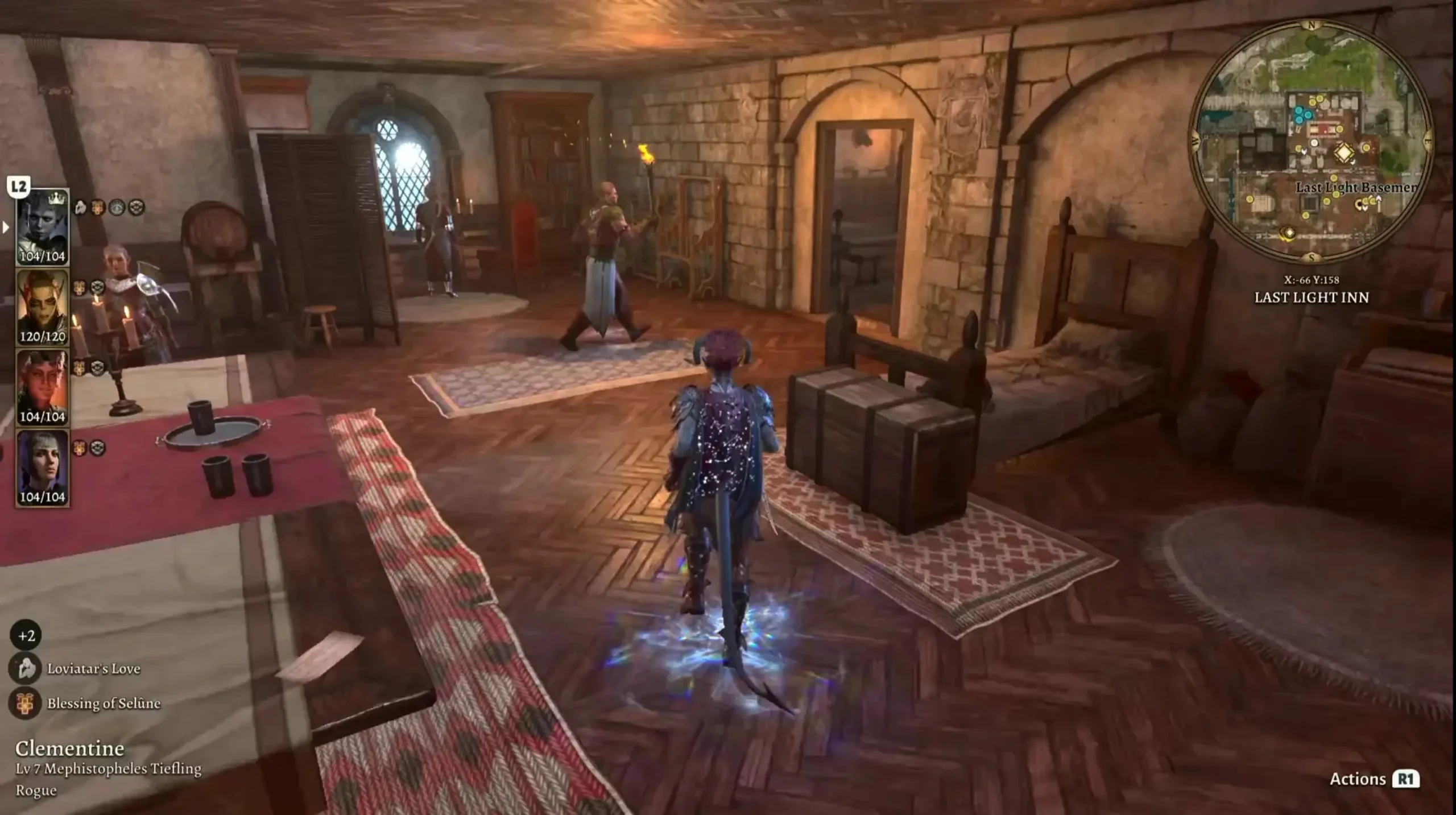Open the Actions menu label
1456x815 pixels.
click(1357, 779)
